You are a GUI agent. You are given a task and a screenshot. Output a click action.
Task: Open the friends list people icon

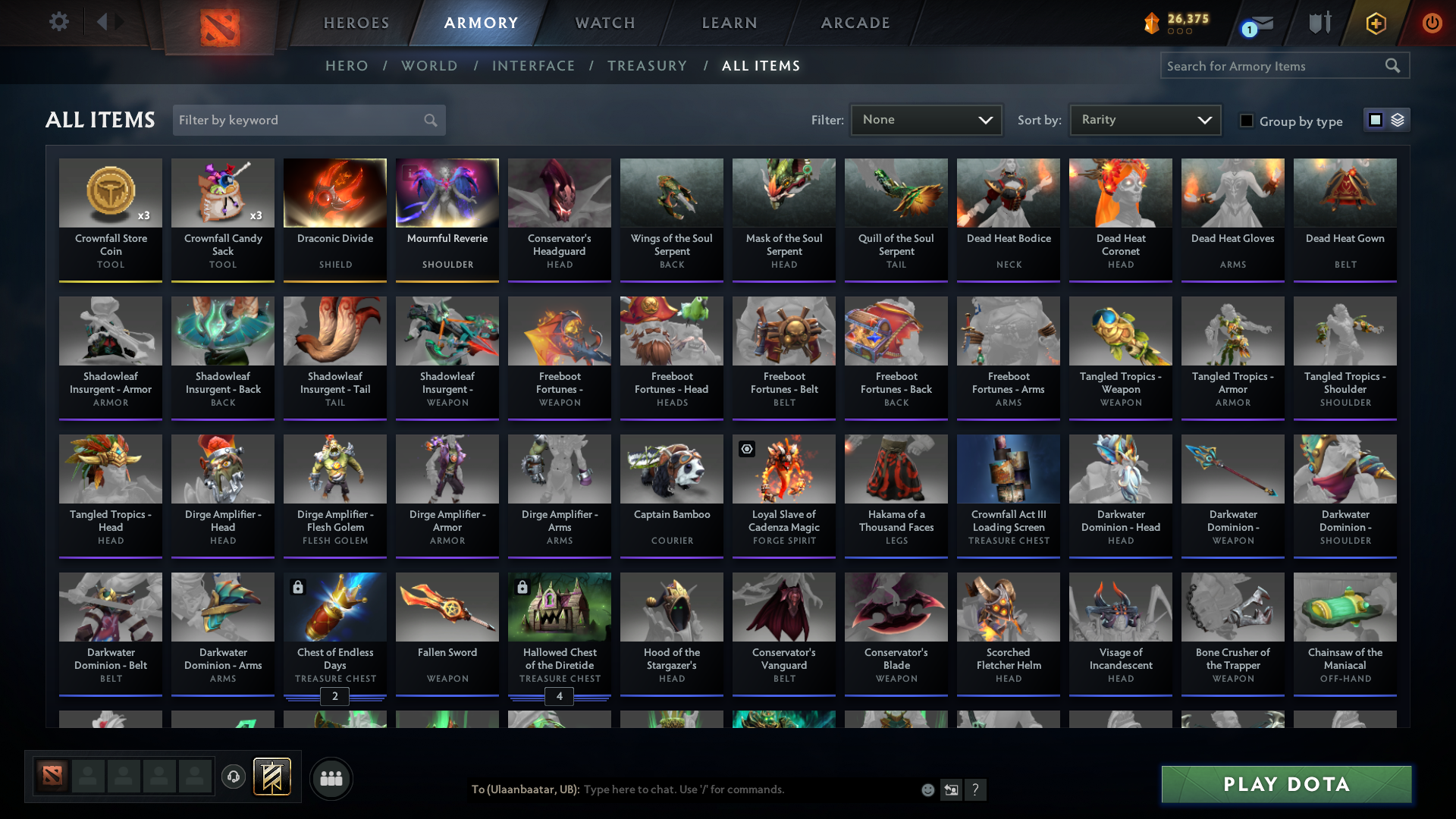(x=331, y=777)
